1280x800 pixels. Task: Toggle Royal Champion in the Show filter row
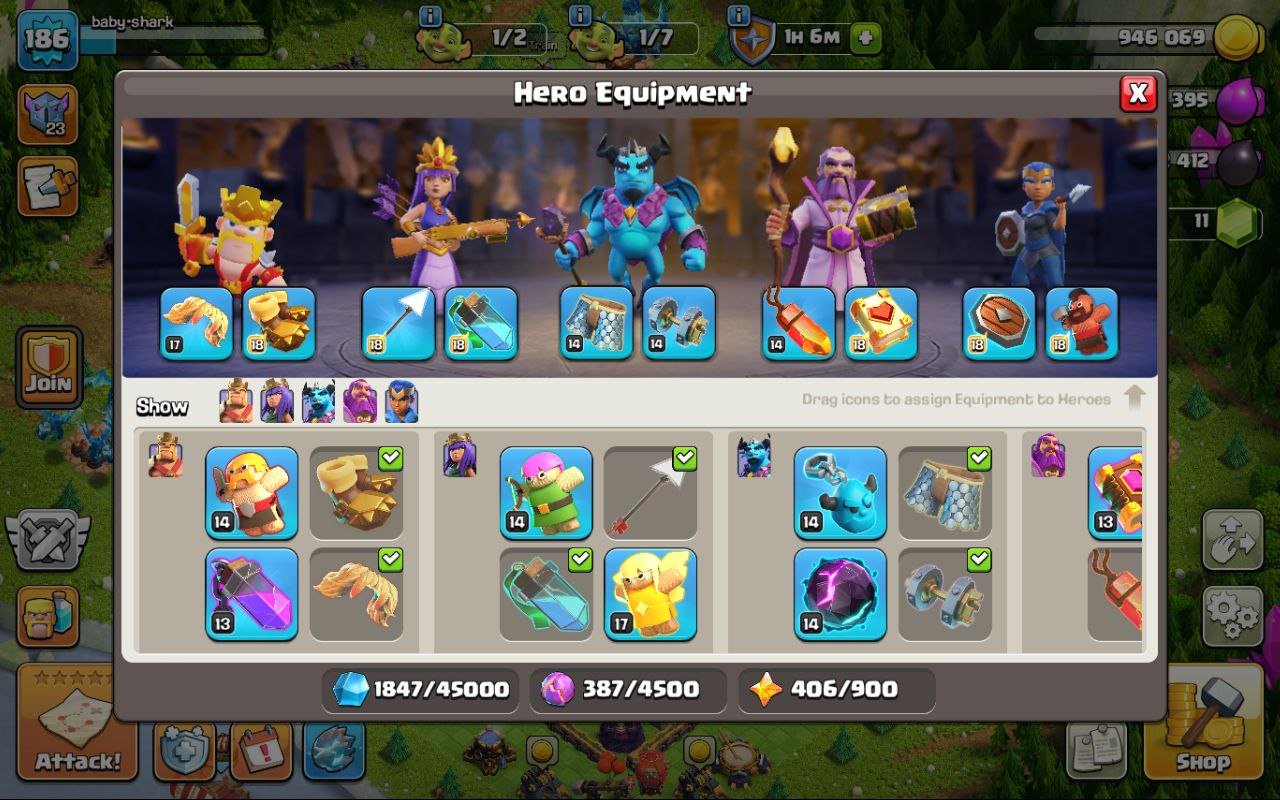pyautogui.click(x=401, y=401)
